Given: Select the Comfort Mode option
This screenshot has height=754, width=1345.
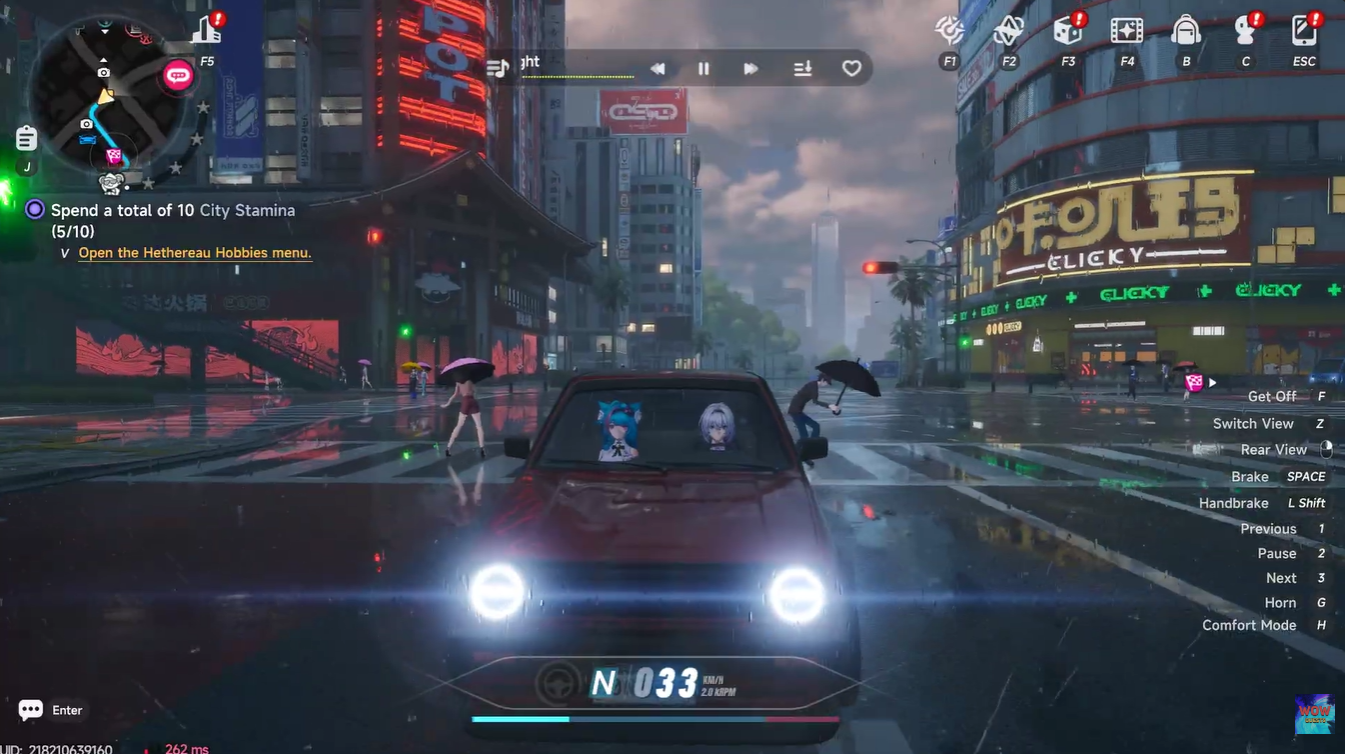Looking at the screenshot, I should pyautogui.click(x=1249, y=624).
